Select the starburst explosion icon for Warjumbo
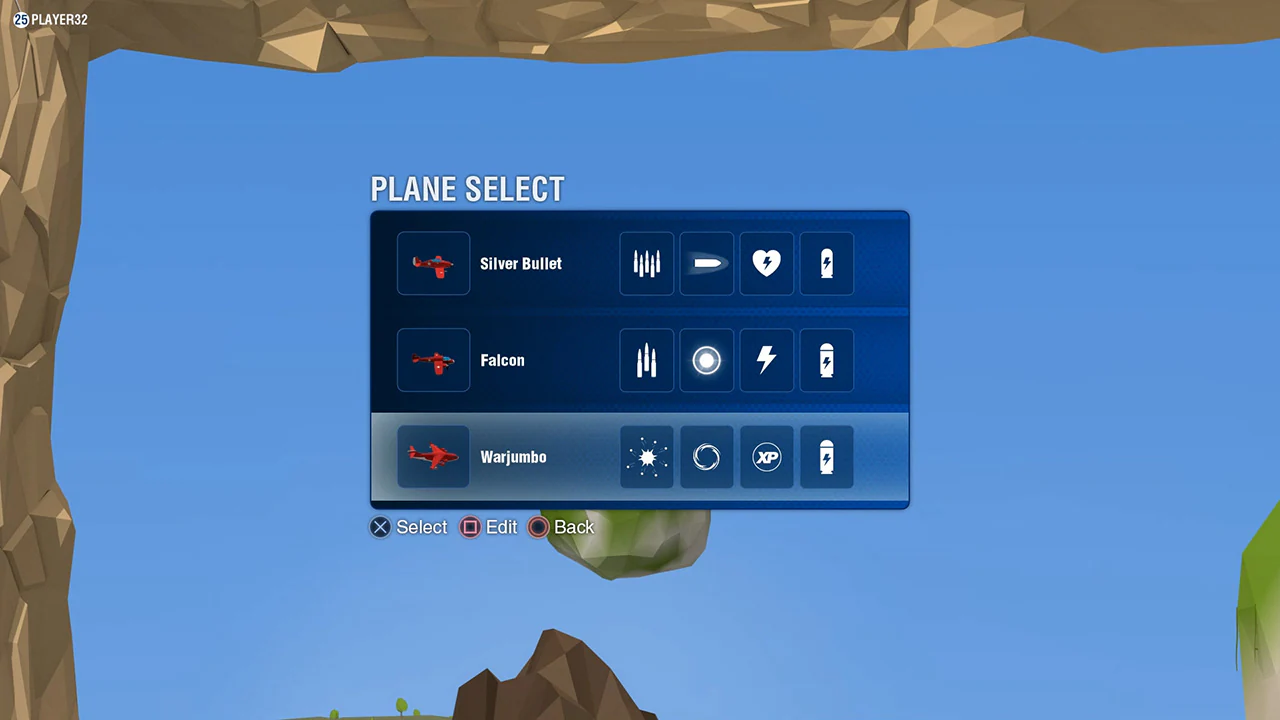Viewport: 1280px width, 720px height. [x=646, y=457]
